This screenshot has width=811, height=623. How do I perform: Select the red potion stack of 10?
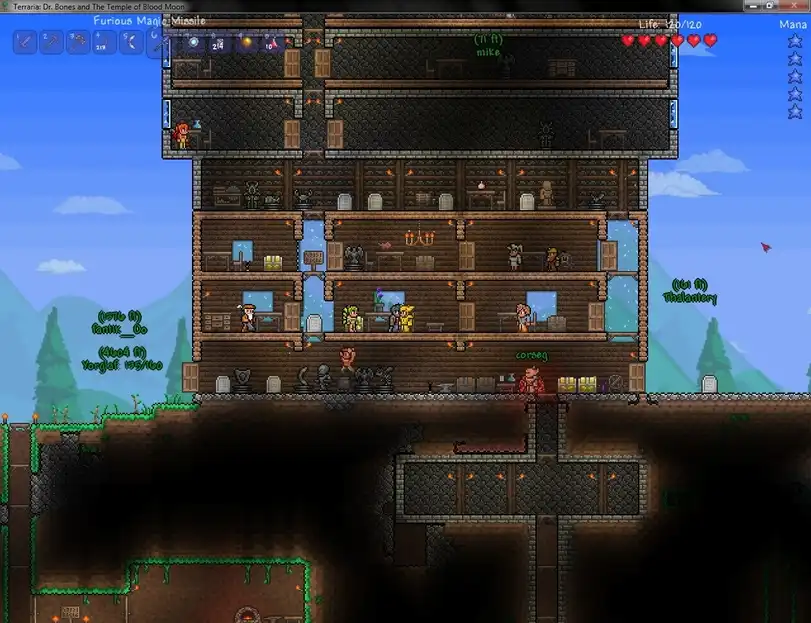click(x=272, y=42)
